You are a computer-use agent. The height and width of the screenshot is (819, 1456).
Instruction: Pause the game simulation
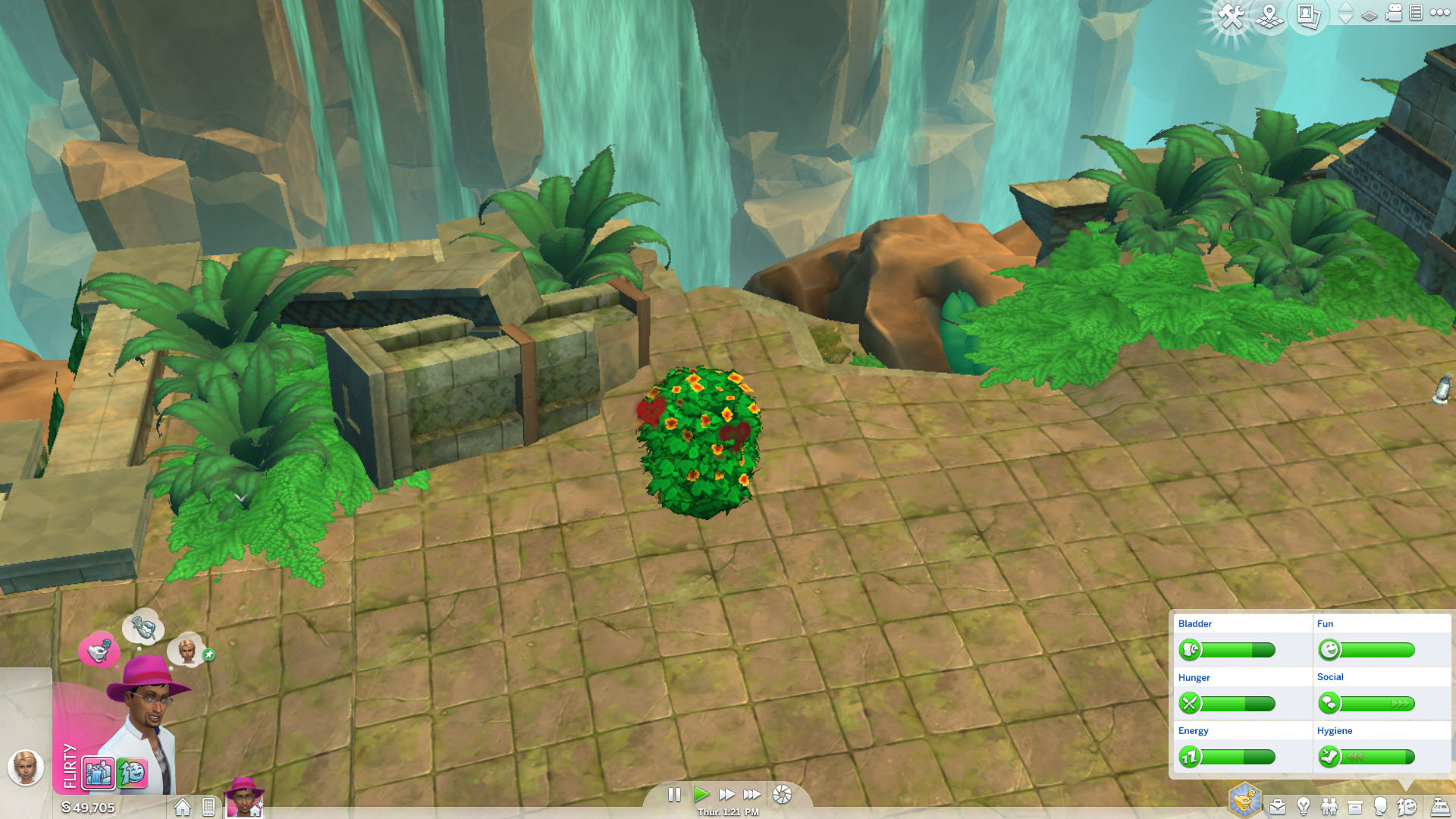pyautogui.click(x=675, y=795)
